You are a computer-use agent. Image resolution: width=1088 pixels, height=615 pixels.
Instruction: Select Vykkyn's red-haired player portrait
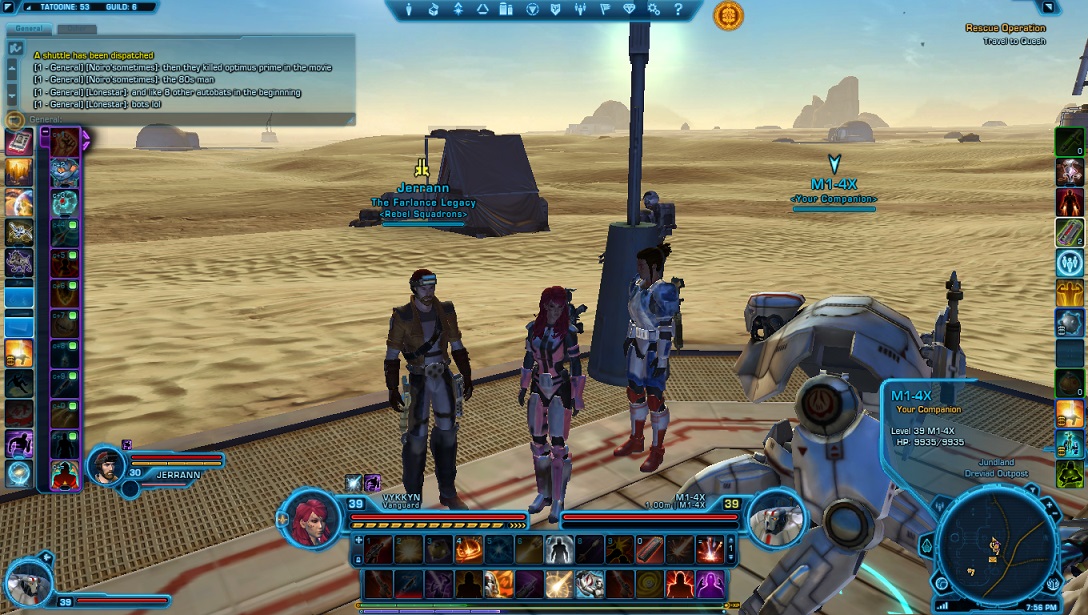[315, 519]
